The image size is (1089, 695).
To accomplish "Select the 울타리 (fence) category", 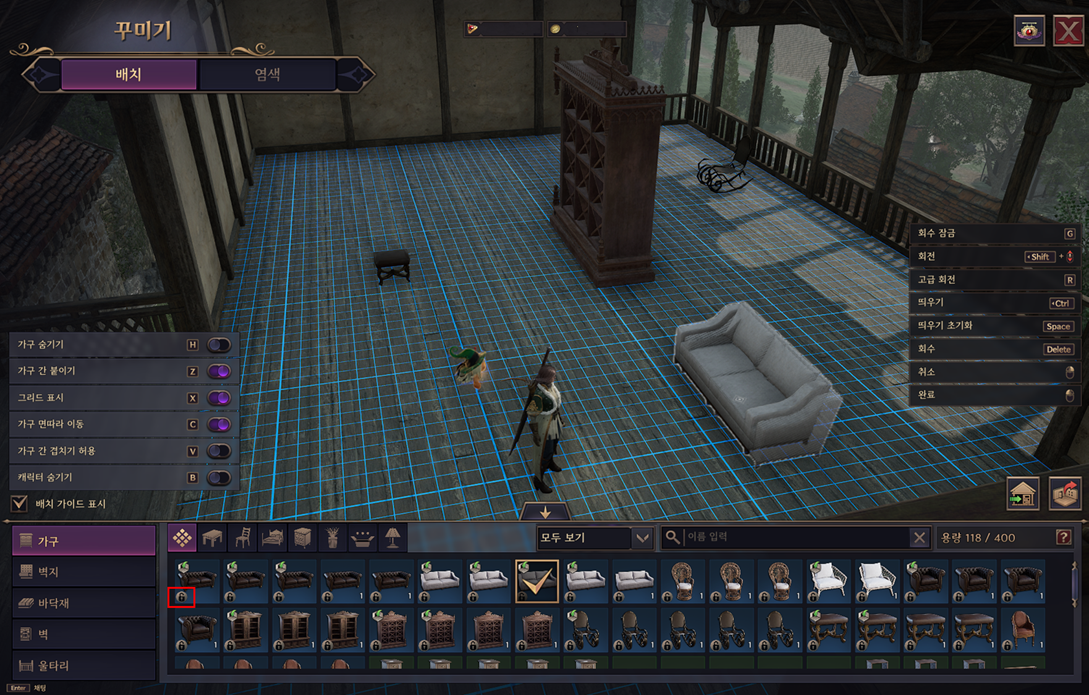I will (84, 665).
